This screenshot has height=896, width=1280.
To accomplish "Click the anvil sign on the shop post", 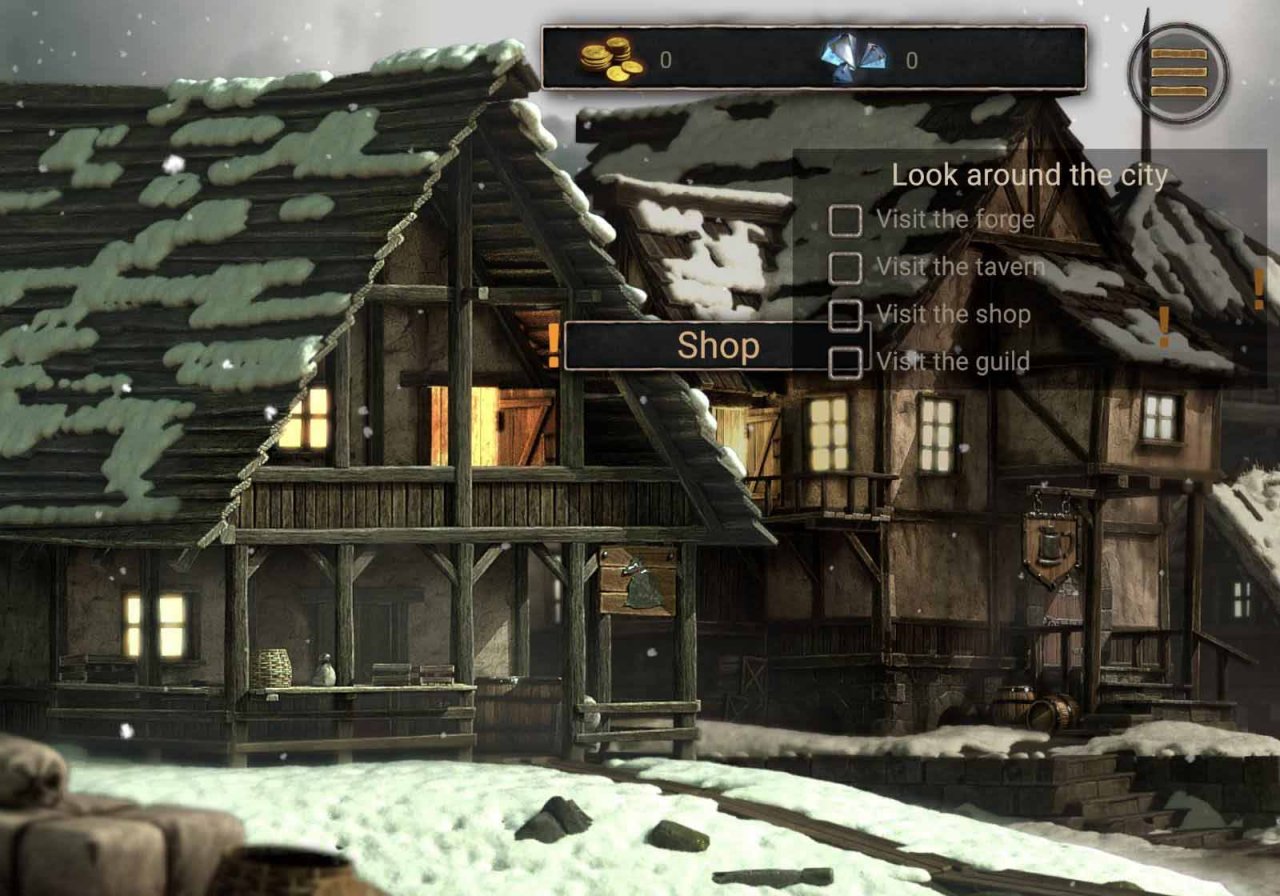I will pos(641,578).
